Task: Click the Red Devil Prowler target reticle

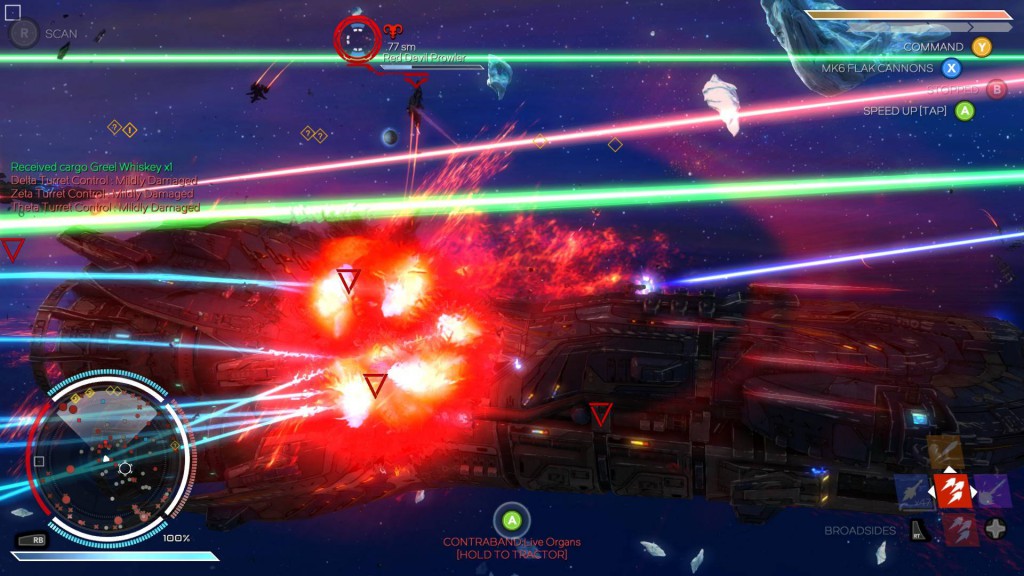Action: [355, 39]
